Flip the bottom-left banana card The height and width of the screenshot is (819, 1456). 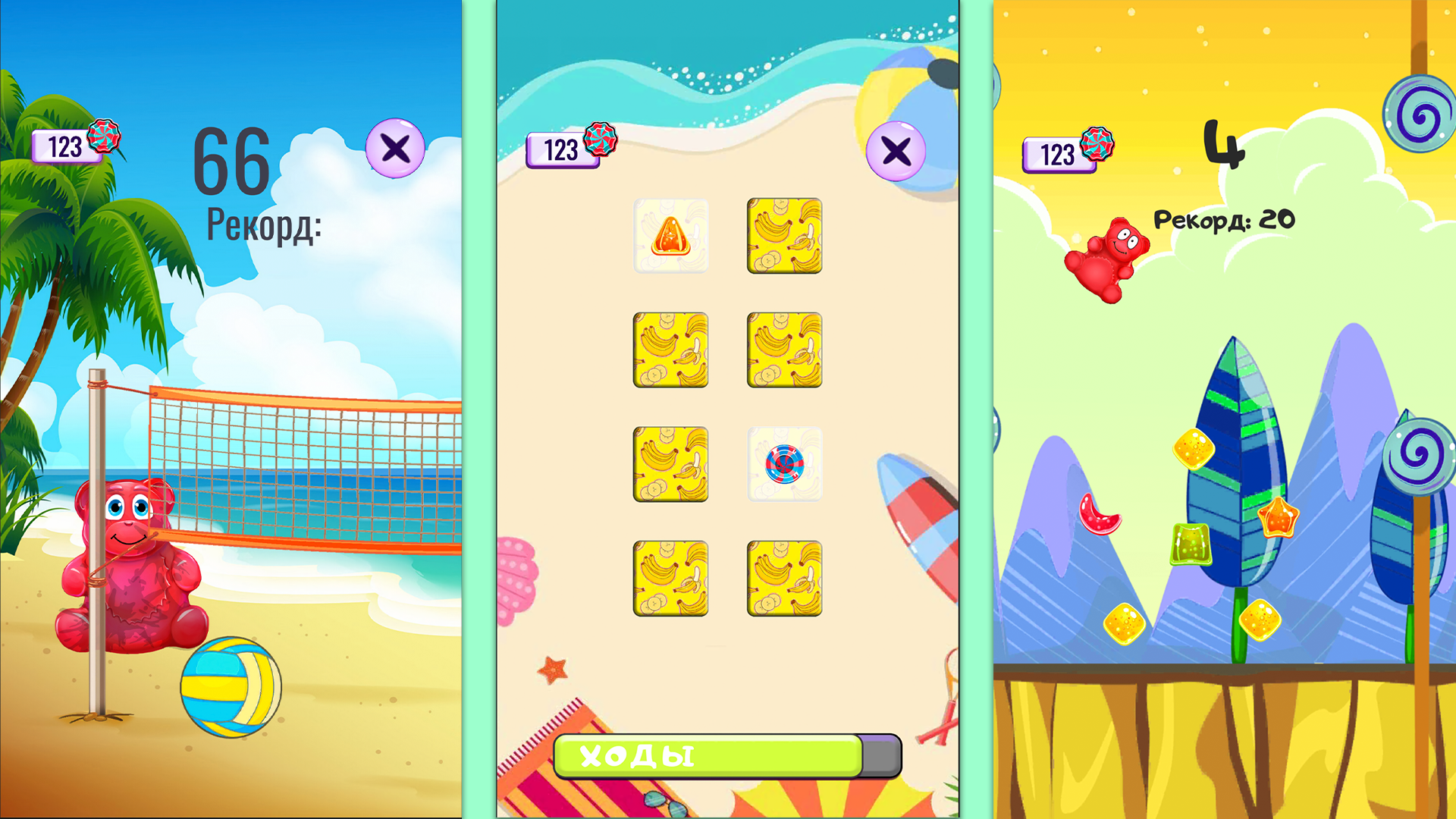click(x=671, y=578)
